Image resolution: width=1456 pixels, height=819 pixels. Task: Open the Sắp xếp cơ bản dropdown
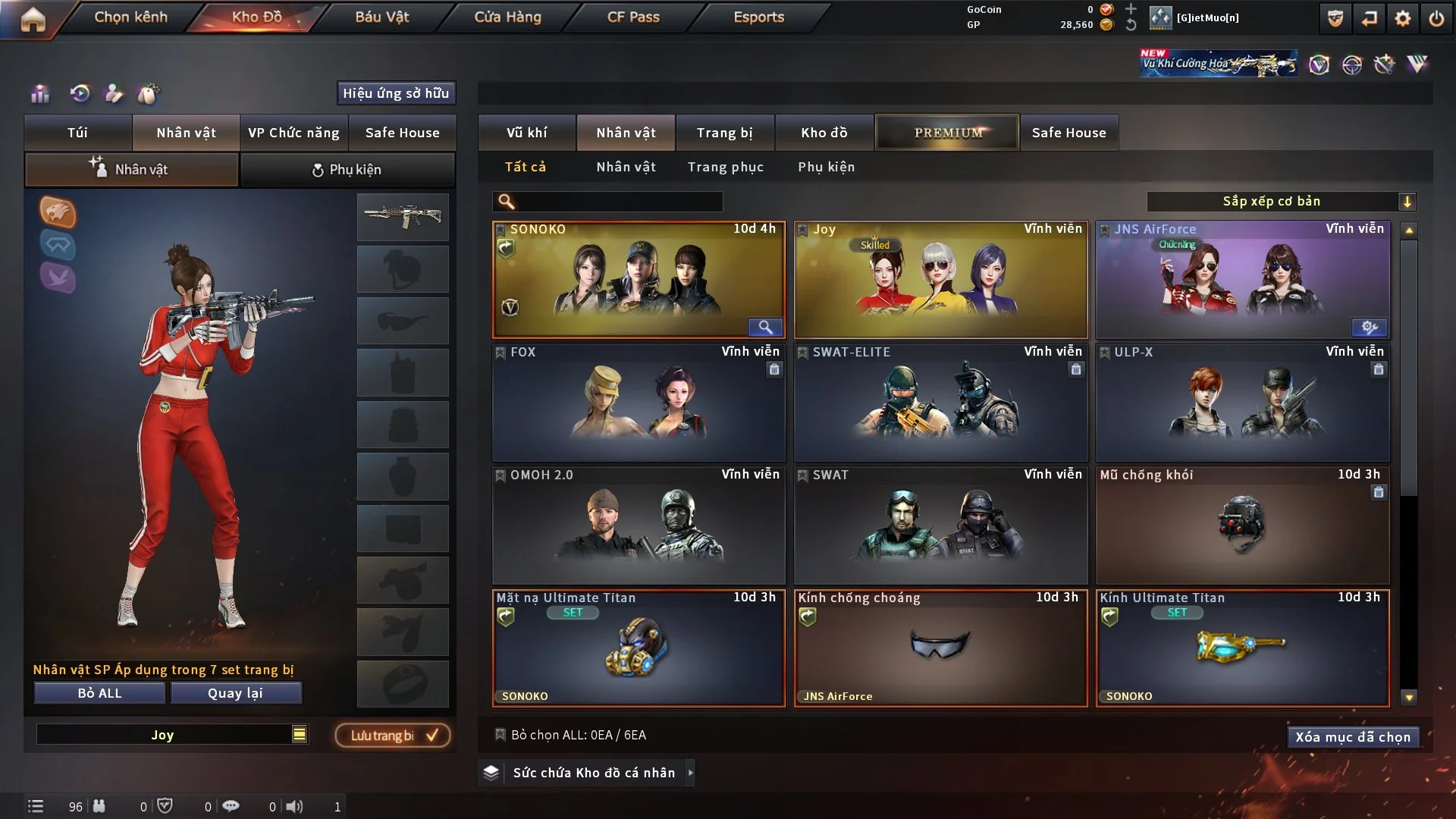point(1282,201)
